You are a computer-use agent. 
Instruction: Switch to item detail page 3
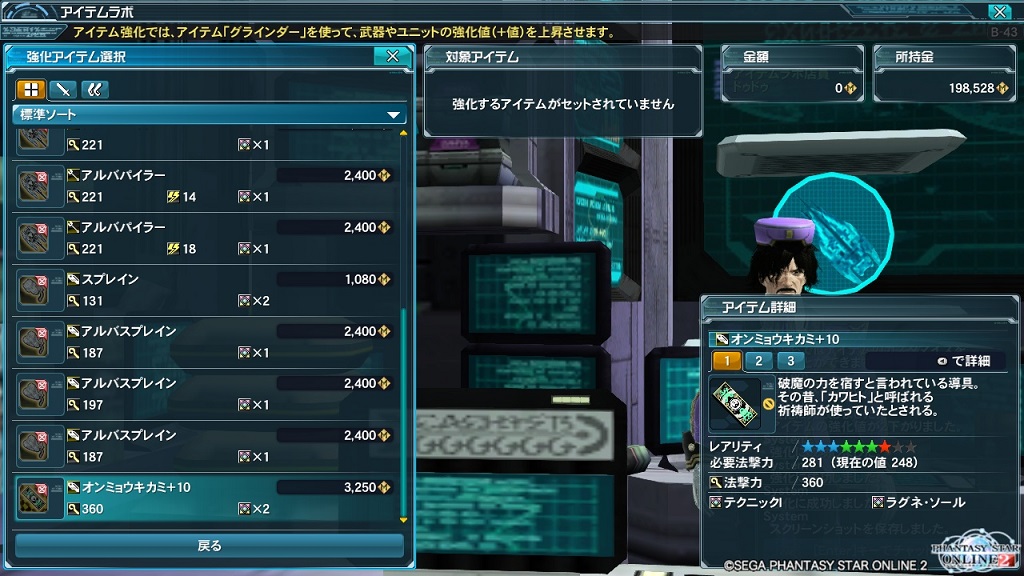[790, 361]
